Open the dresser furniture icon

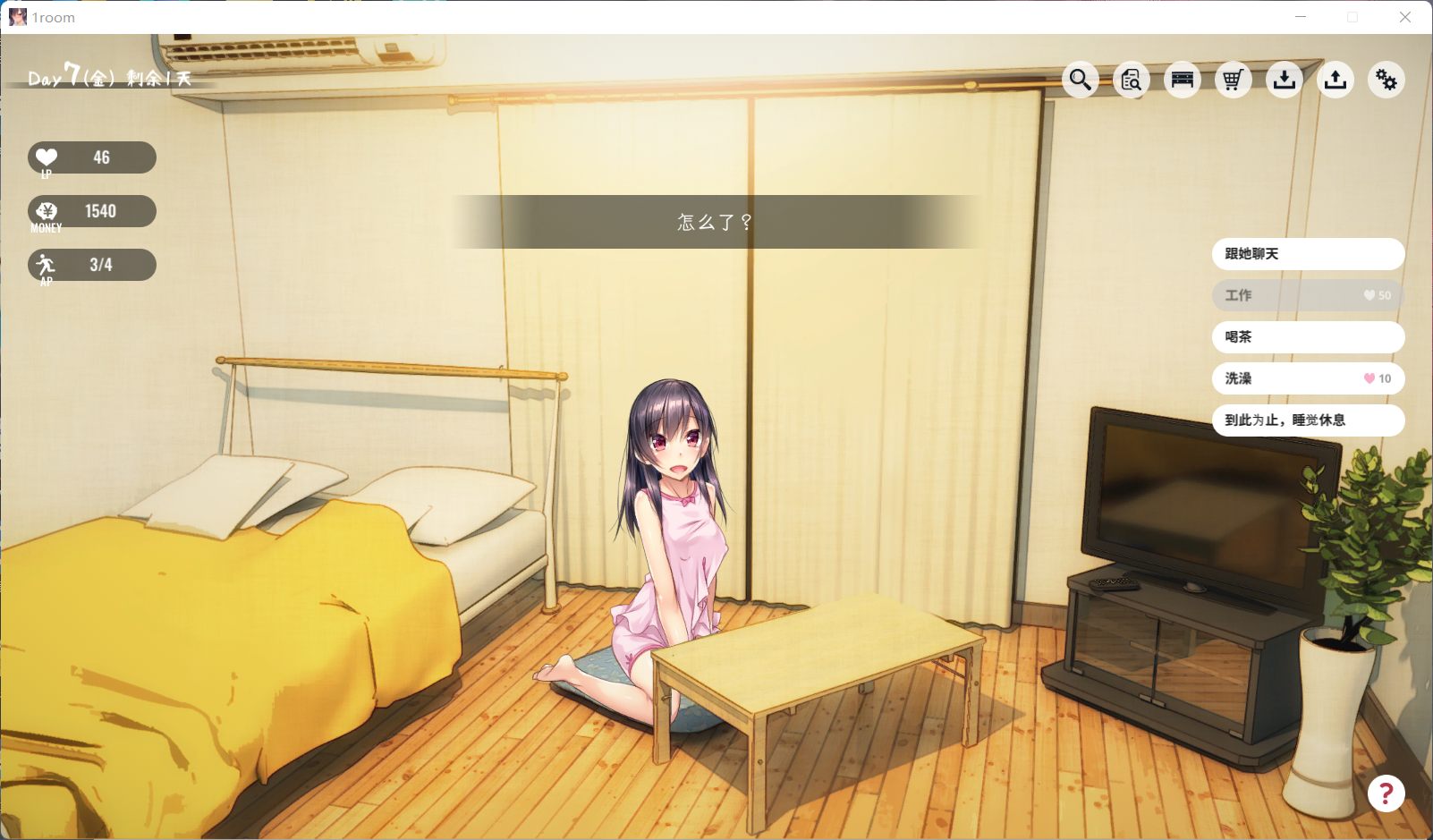coord(1183,81)
